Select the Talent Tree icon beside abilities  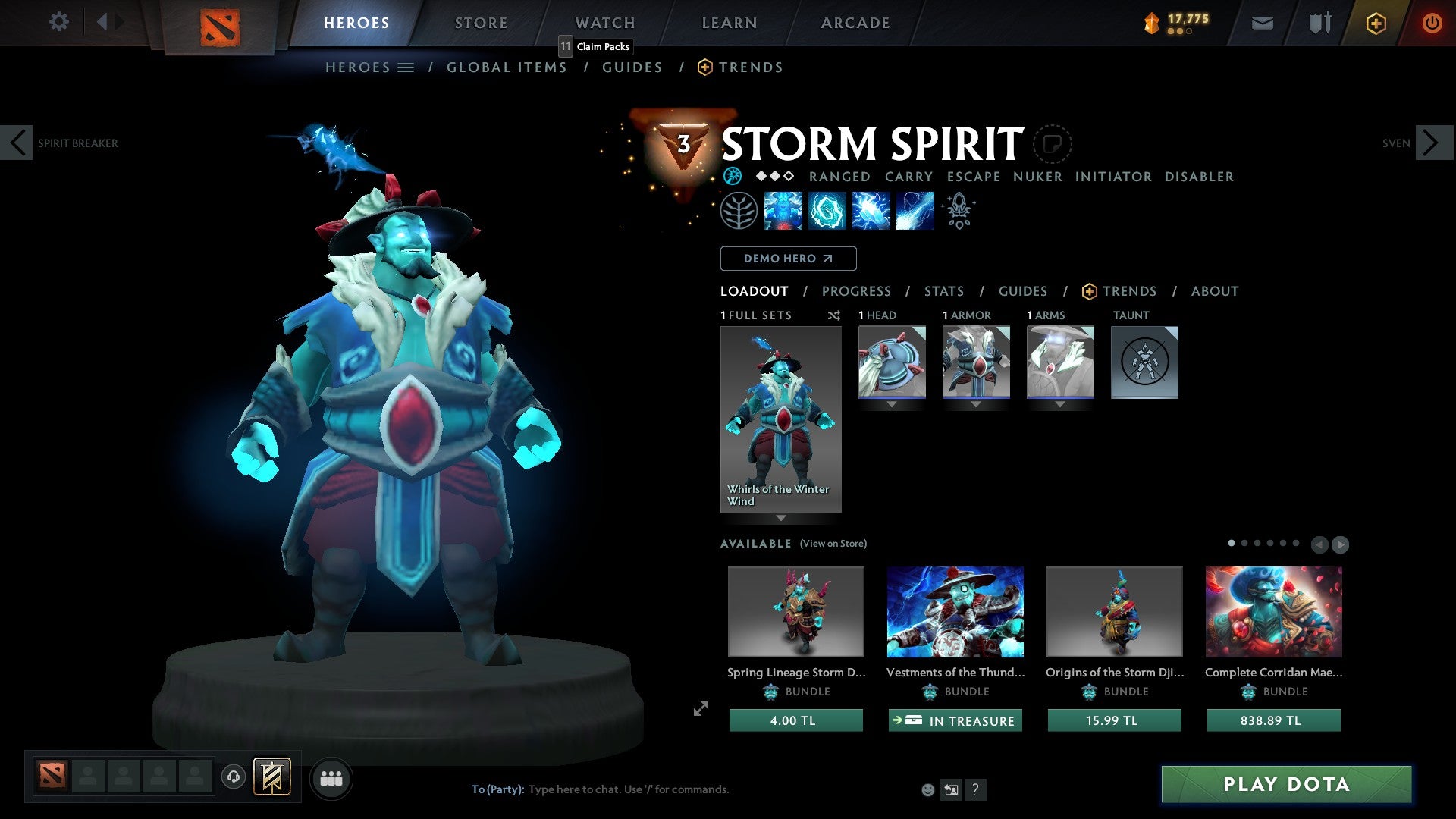coord(738,211)
